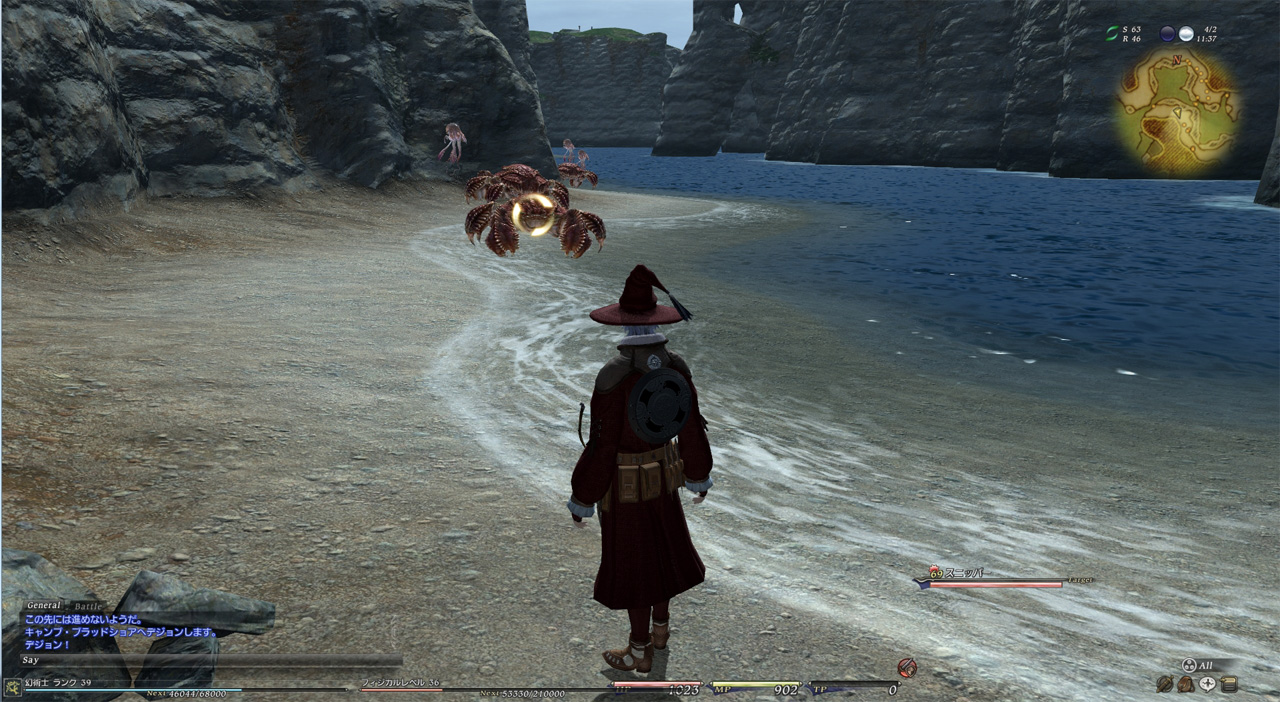This screenshot has width=1280, height=702.
Task: Open the weapon gear icon
Action: tap(1165, 684)
